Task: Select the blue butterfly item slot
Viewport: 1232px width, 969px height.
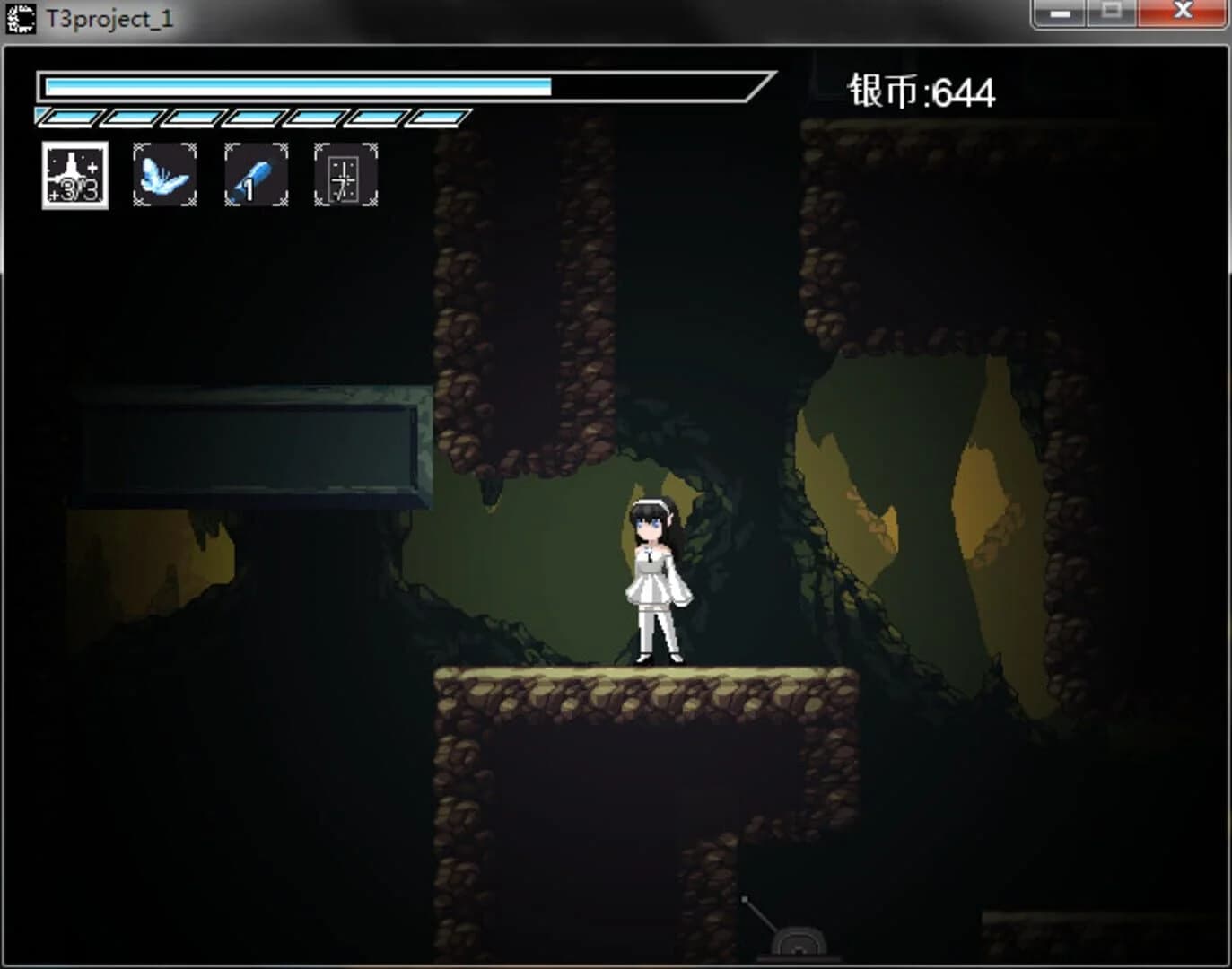Action: coord(165,176)
